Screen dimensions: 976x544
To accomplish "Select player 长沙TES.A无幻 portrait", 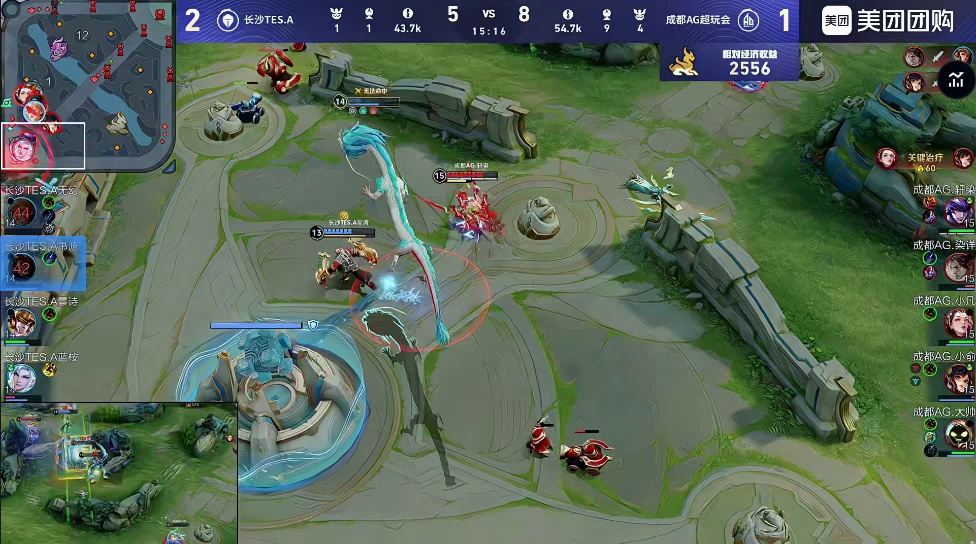I will [x=22, y=212].
